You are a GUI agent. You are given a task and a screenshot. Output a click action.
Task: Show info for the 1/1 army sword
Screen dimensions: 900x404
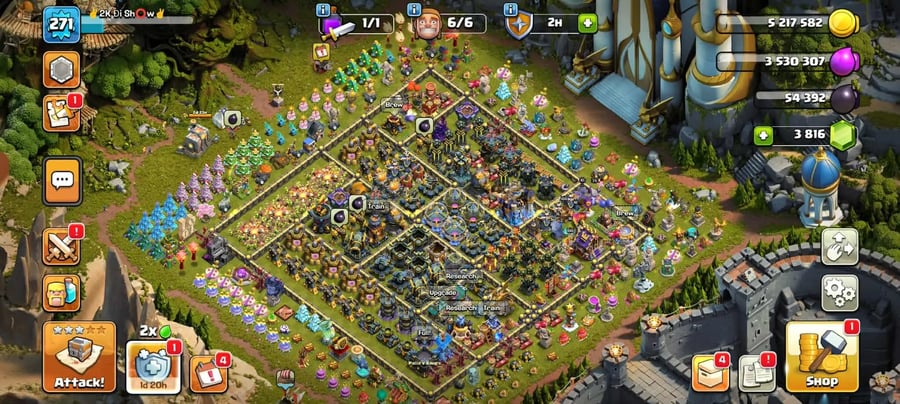[x=323, y=10]
